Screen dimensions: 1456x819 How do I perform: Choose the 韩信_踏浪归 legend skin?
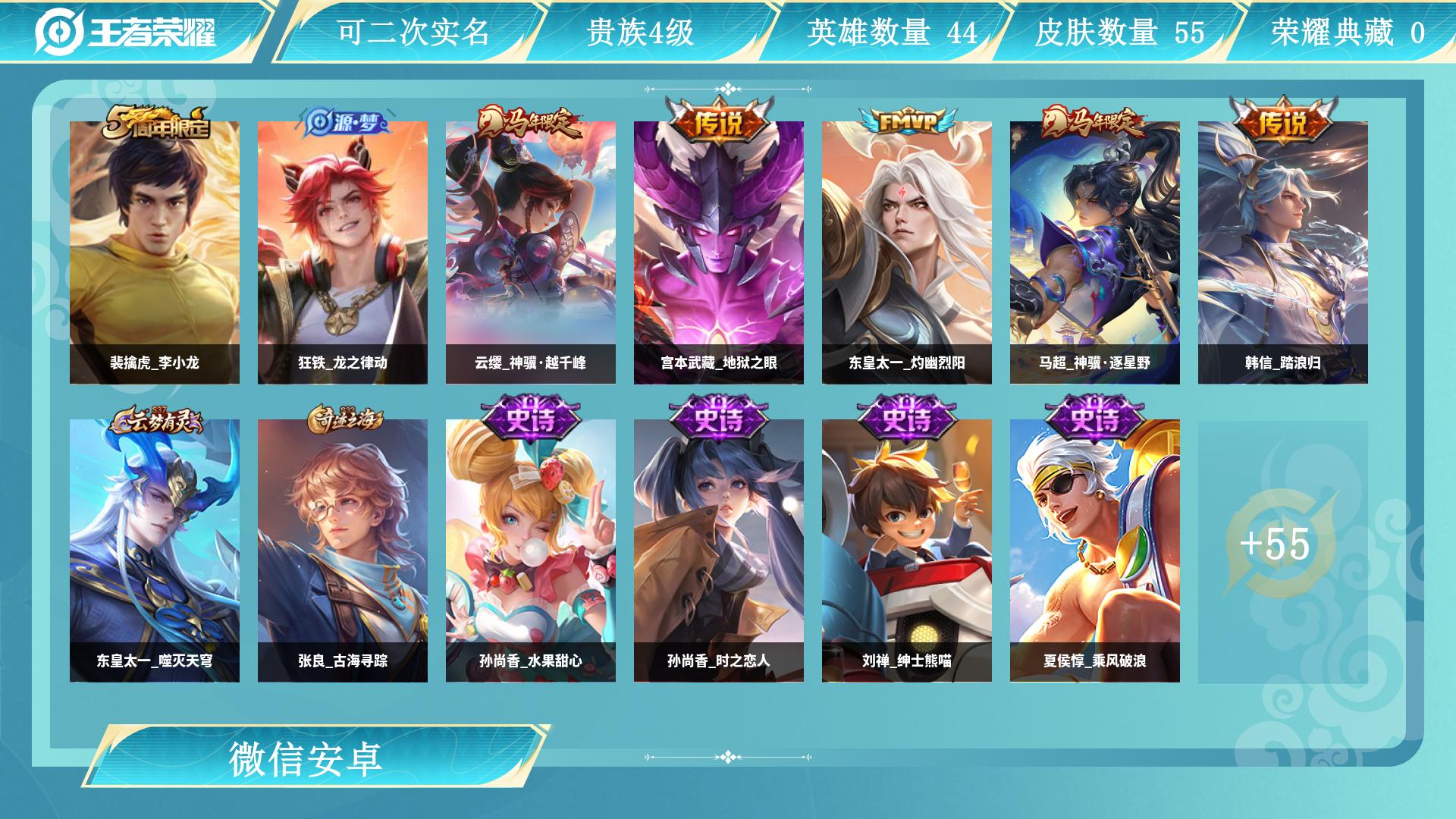1283,252
